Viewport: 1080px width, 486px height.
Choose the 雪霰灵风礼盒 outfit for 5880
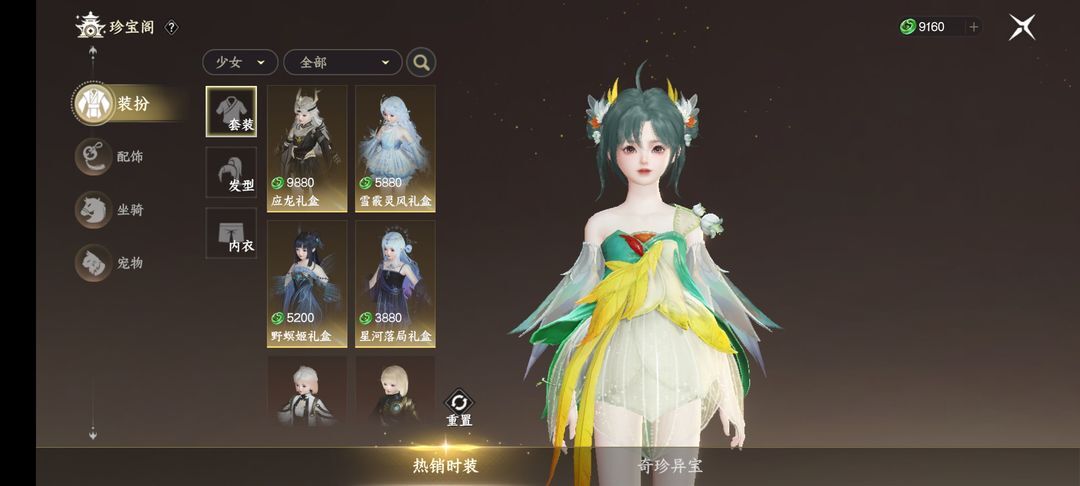[x=395, y=147]
